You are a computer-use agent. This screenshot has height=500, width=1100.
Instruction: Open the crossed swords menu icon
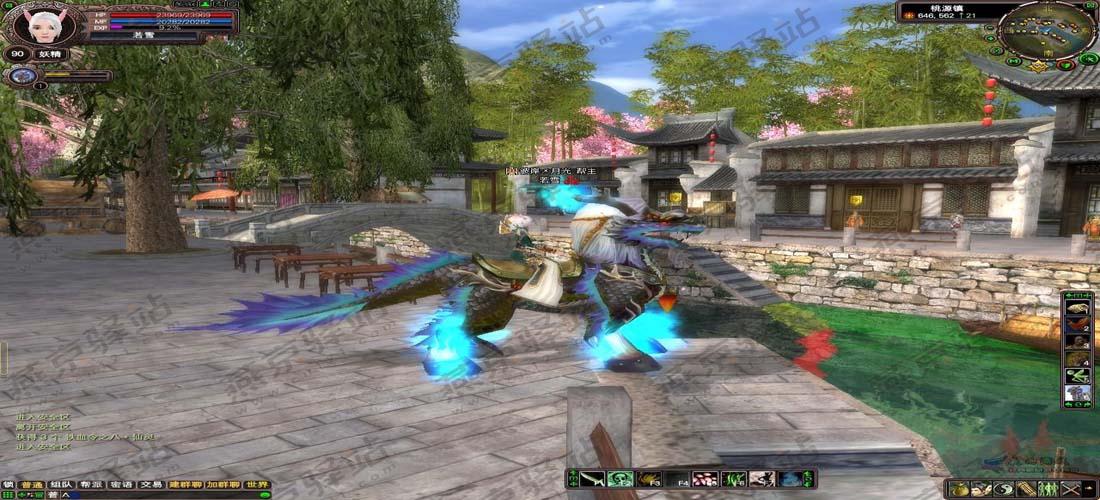(1069, 489)
